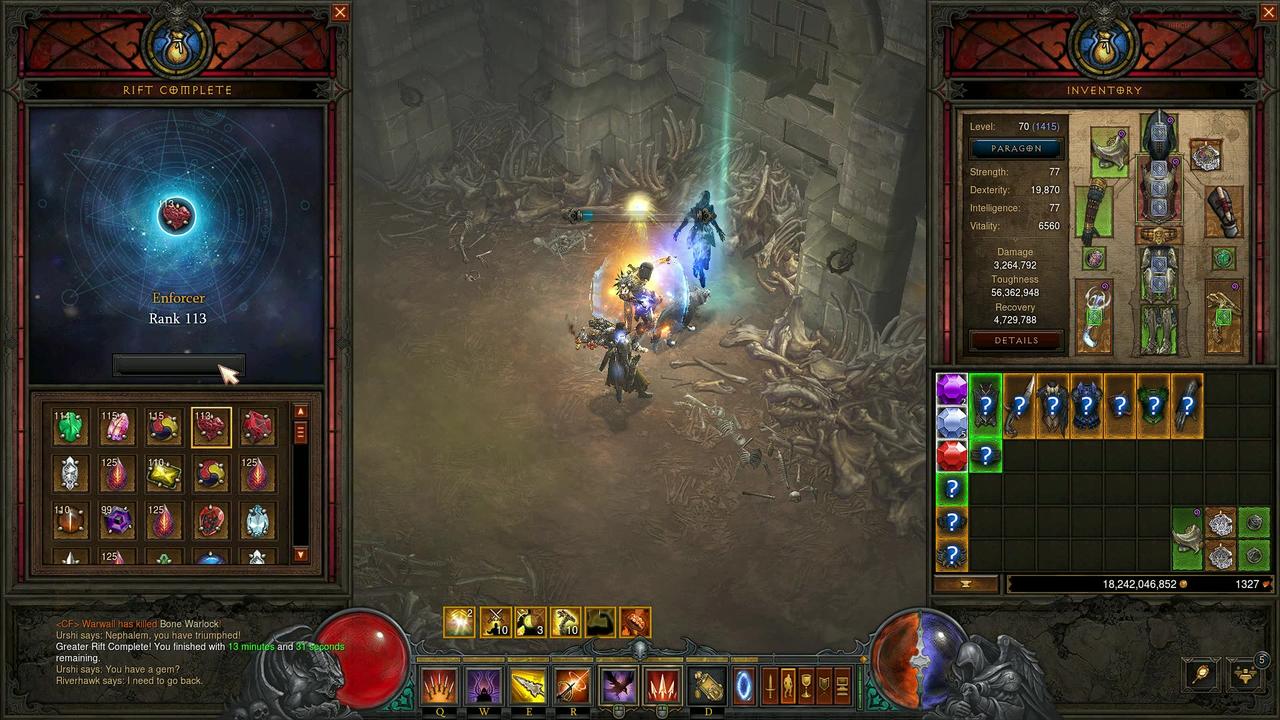Click the raven skill on left mouse slot
Image resolution: width=1280 pixels, height=720 pixels.
(617, 684)
